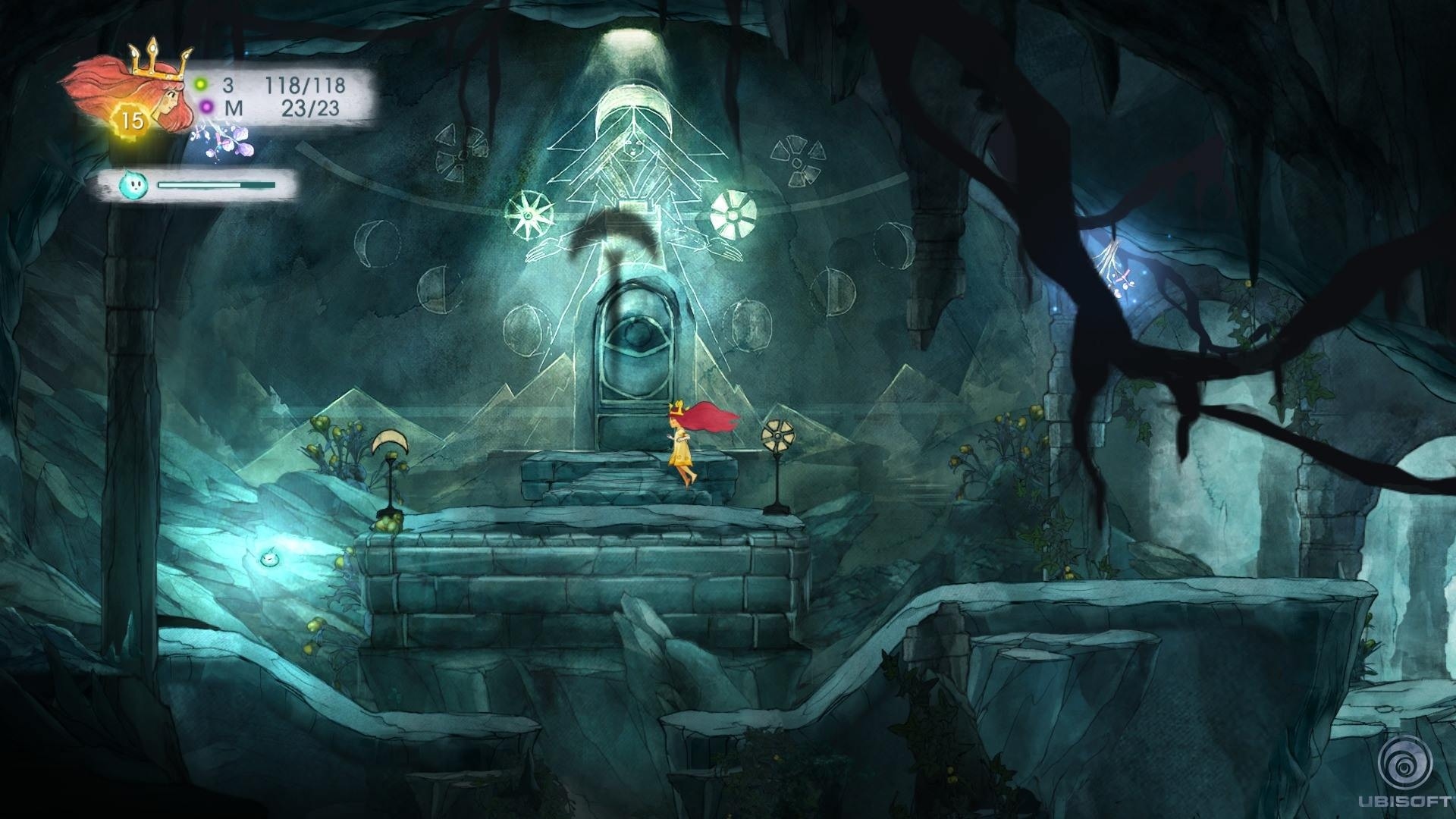Click the Igniculus firefly icon by the light meter
The width and height of the screenshot is (1456, 819).
coord(132,184)
